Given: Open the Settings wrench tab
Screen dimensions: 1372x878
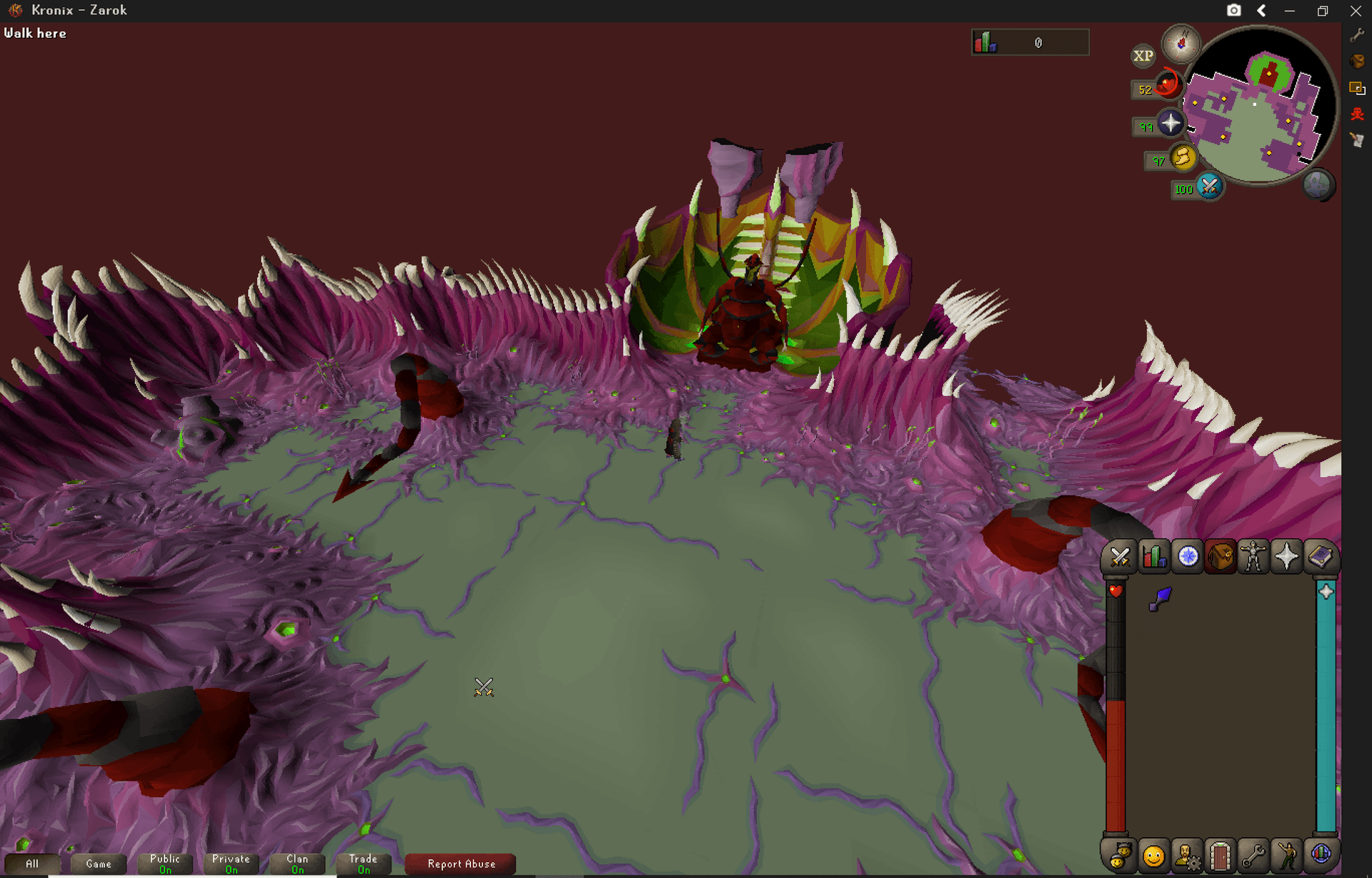Looking at the screenshot, I should pos(1254,854).
